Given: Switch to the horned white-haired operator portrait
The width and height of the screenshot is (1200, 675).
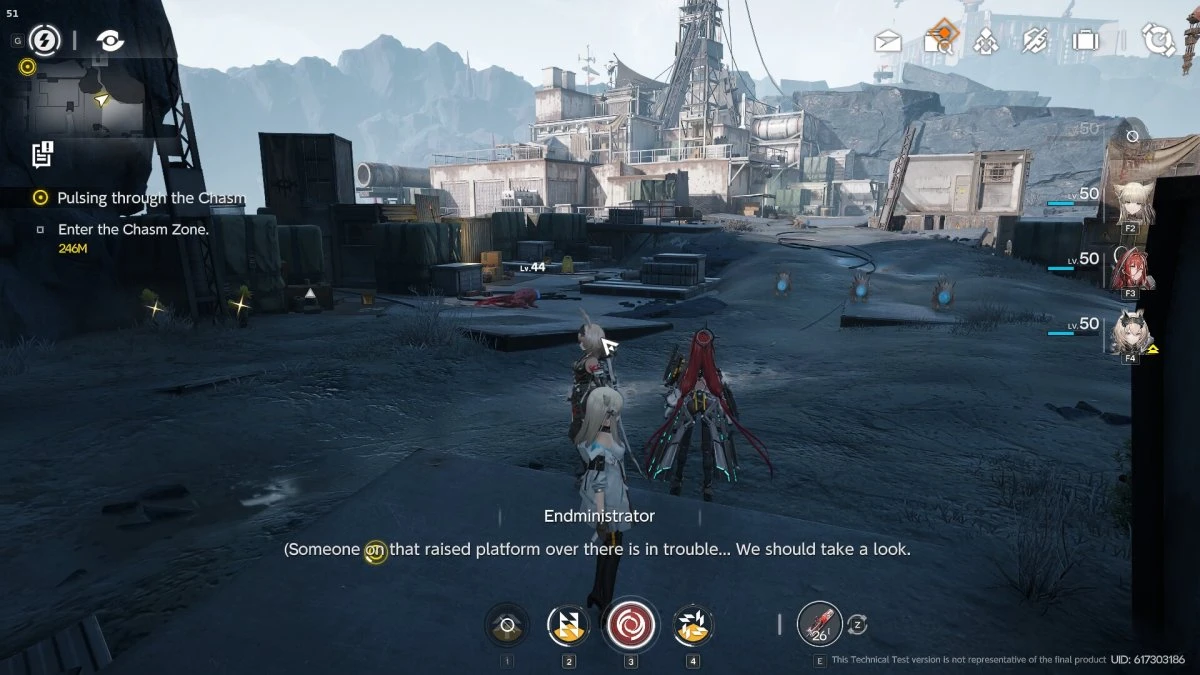Looking at the screenshot, I should coord(1131,332).
